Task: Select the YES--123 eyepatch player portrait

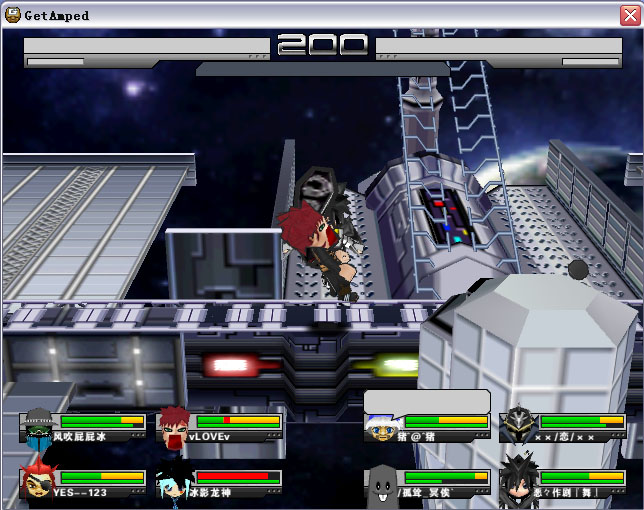Action: click(x=38, y=481)
